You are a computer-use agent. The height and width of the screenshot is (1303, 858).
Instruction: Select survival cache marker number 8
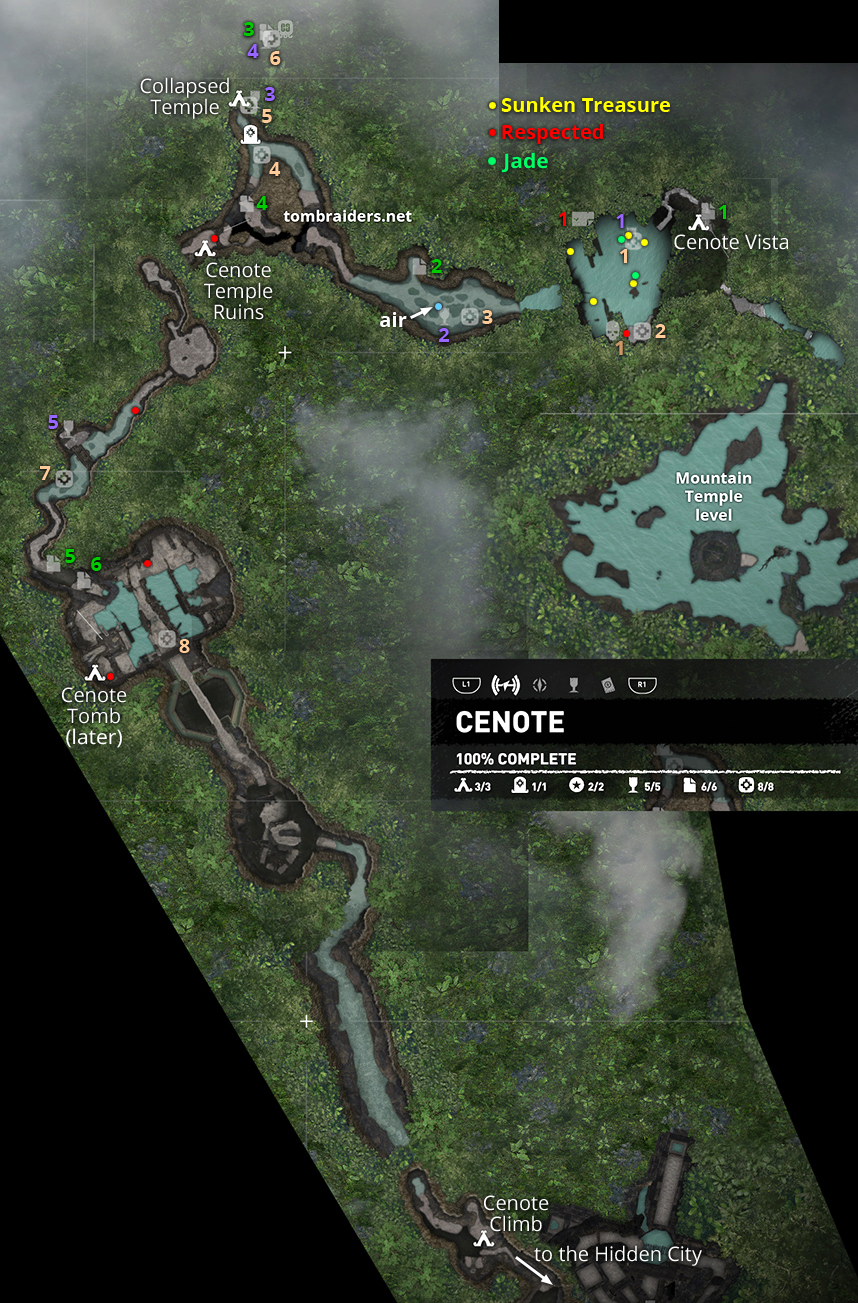[x=167, y=638]
